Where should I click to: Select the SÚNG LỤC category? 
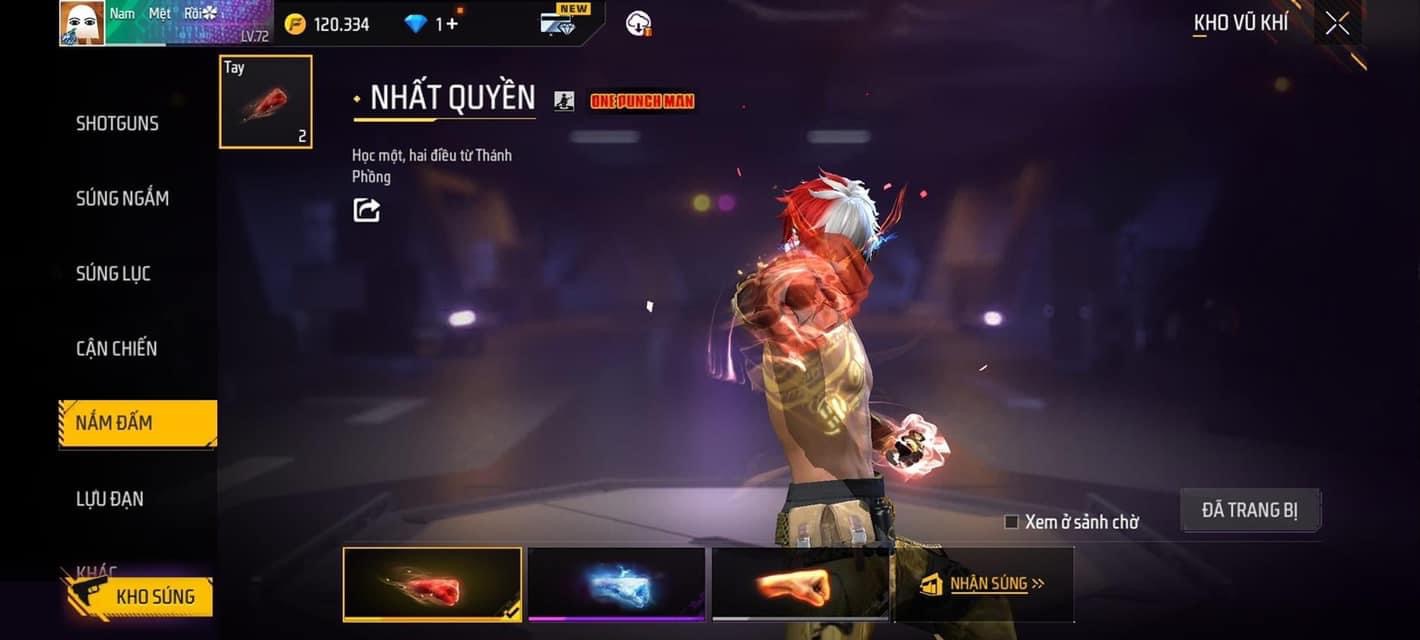[x=113, y=274]
